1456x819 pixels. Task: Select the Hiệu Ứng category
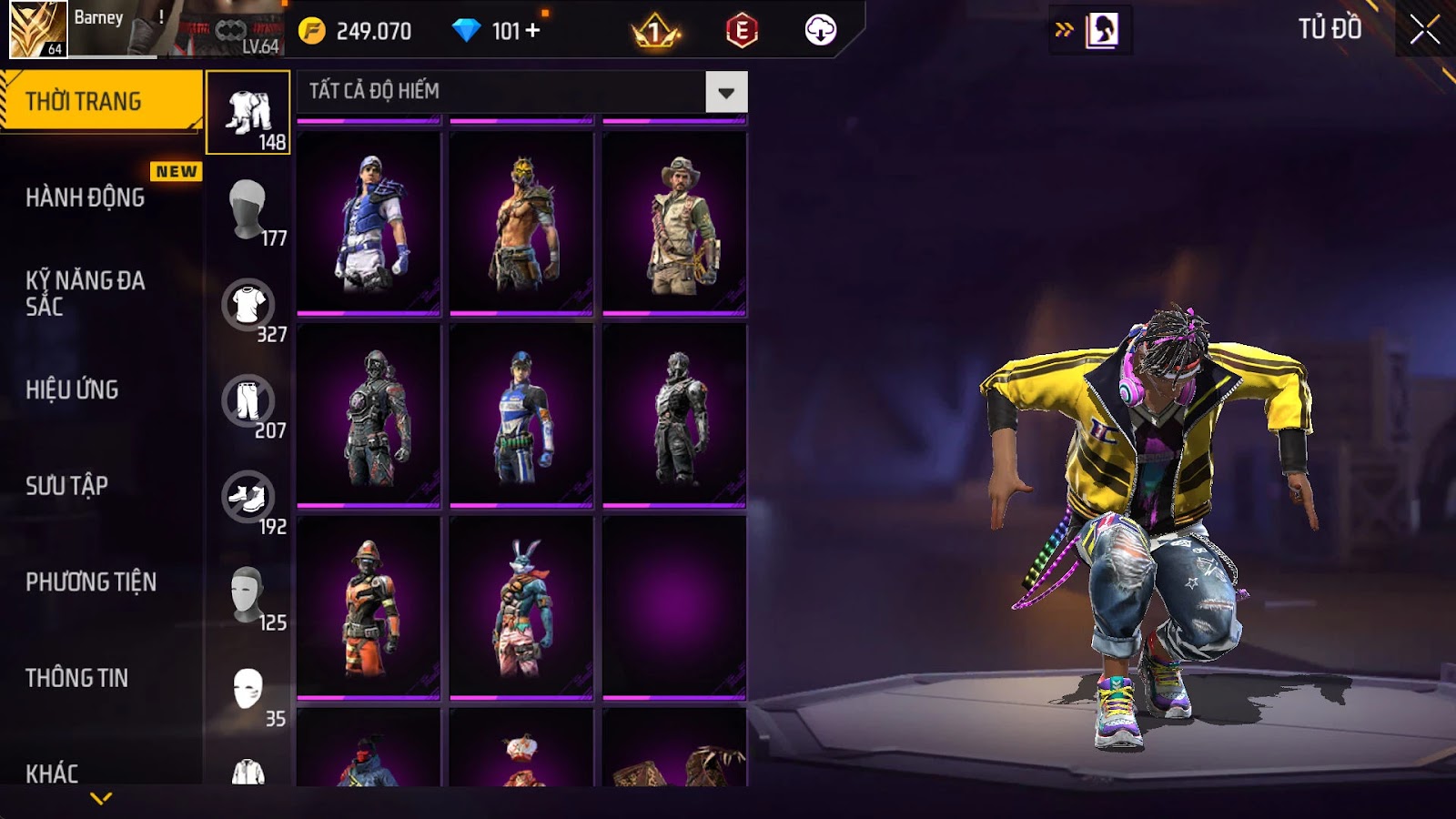(72, 389)
